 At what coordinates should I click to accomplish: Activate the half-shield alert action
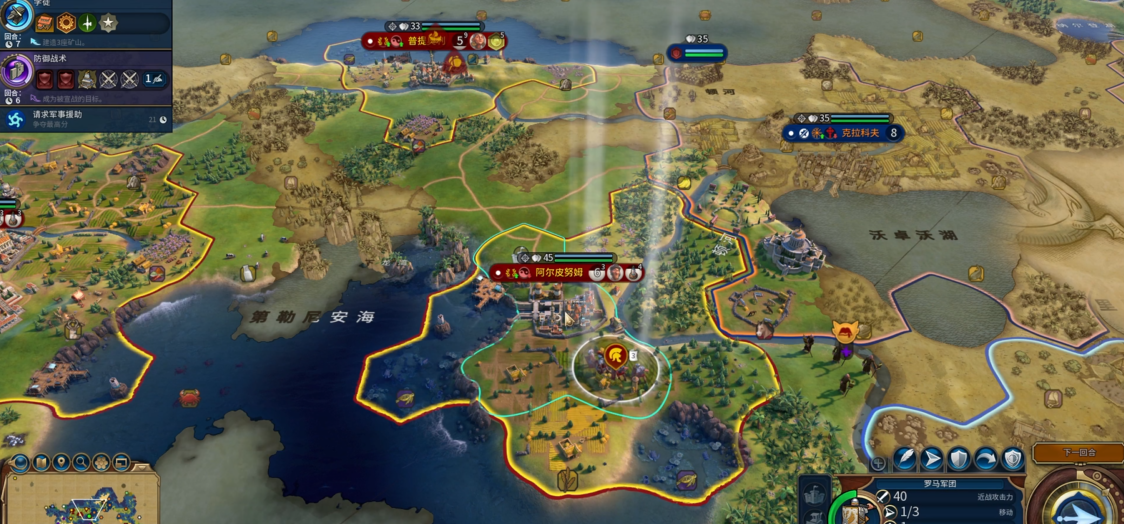1013,459
